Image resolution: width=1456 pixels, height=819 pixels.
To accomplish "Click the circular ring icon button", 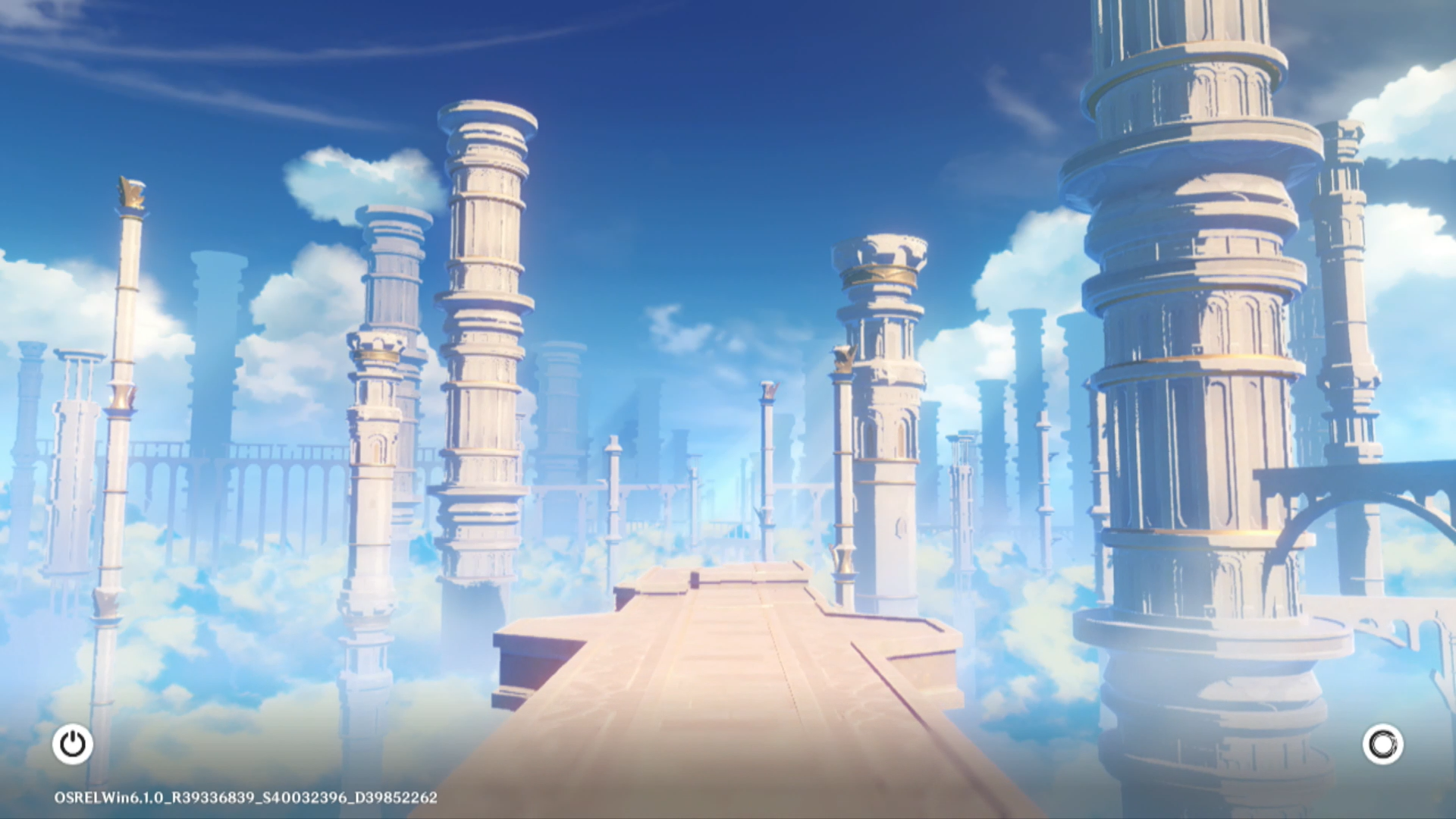I will 1382,744.
